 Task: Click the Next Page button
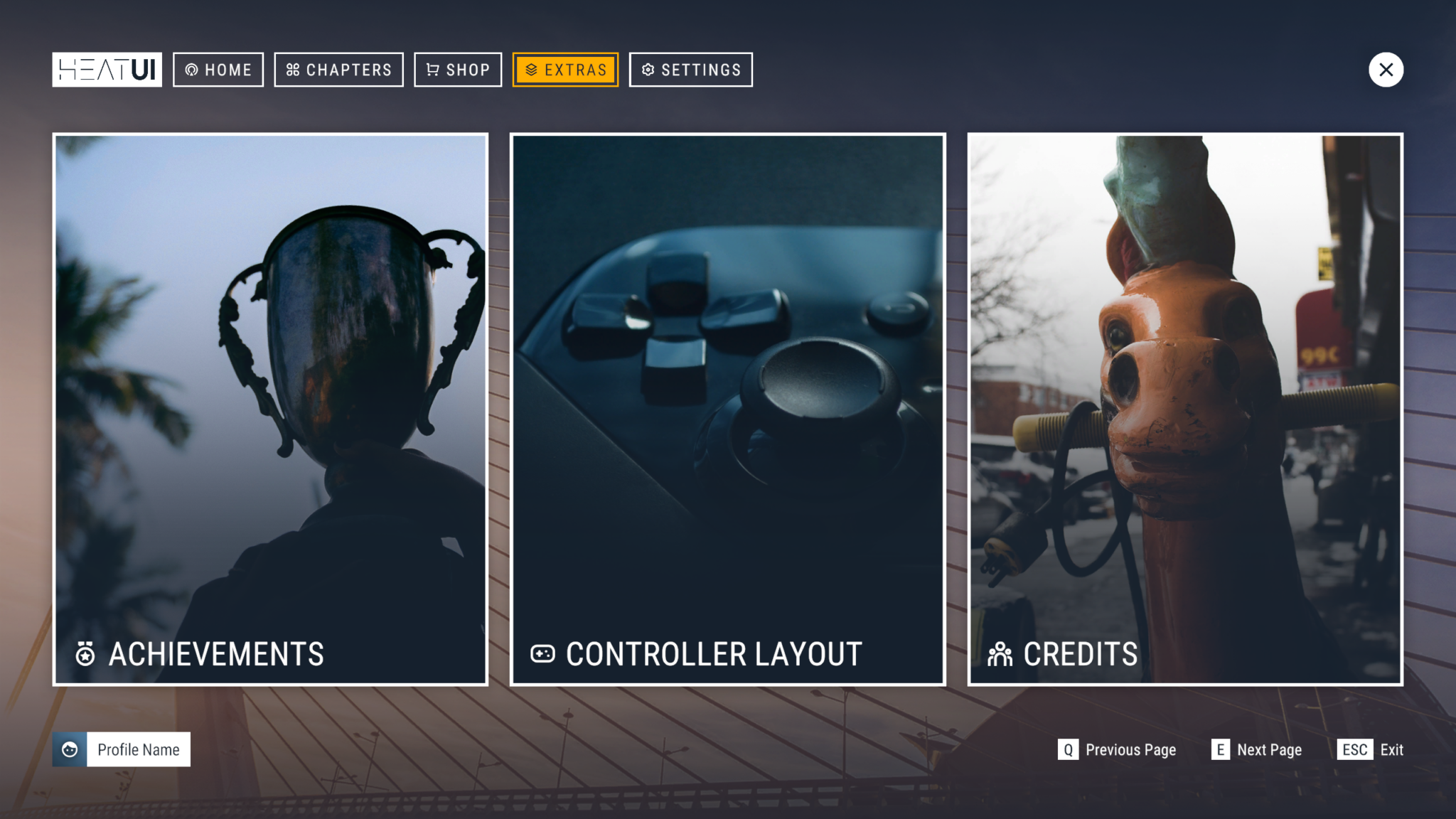coord(1257,749)
